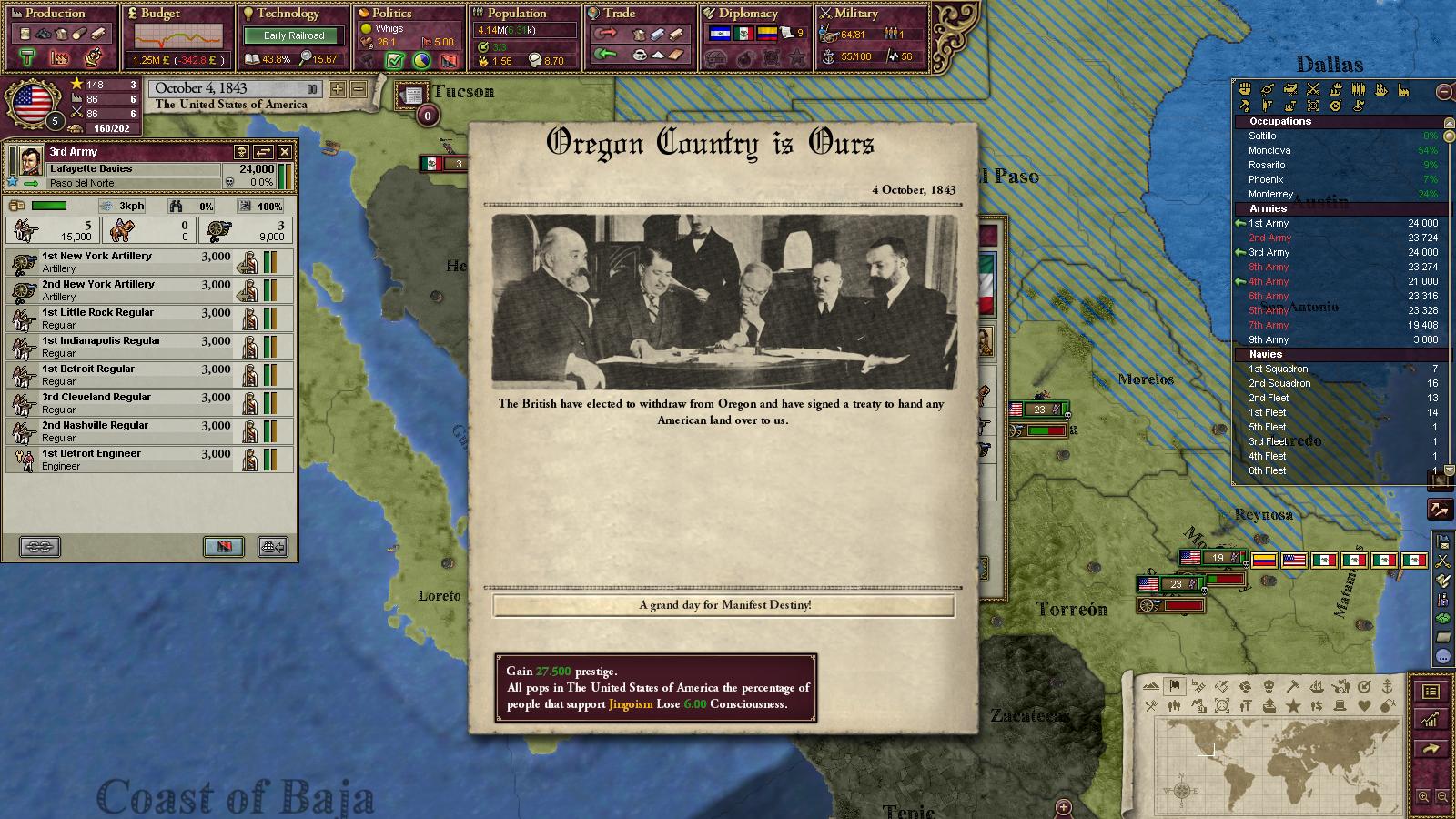Click the United States flag shield

point(32,103)
